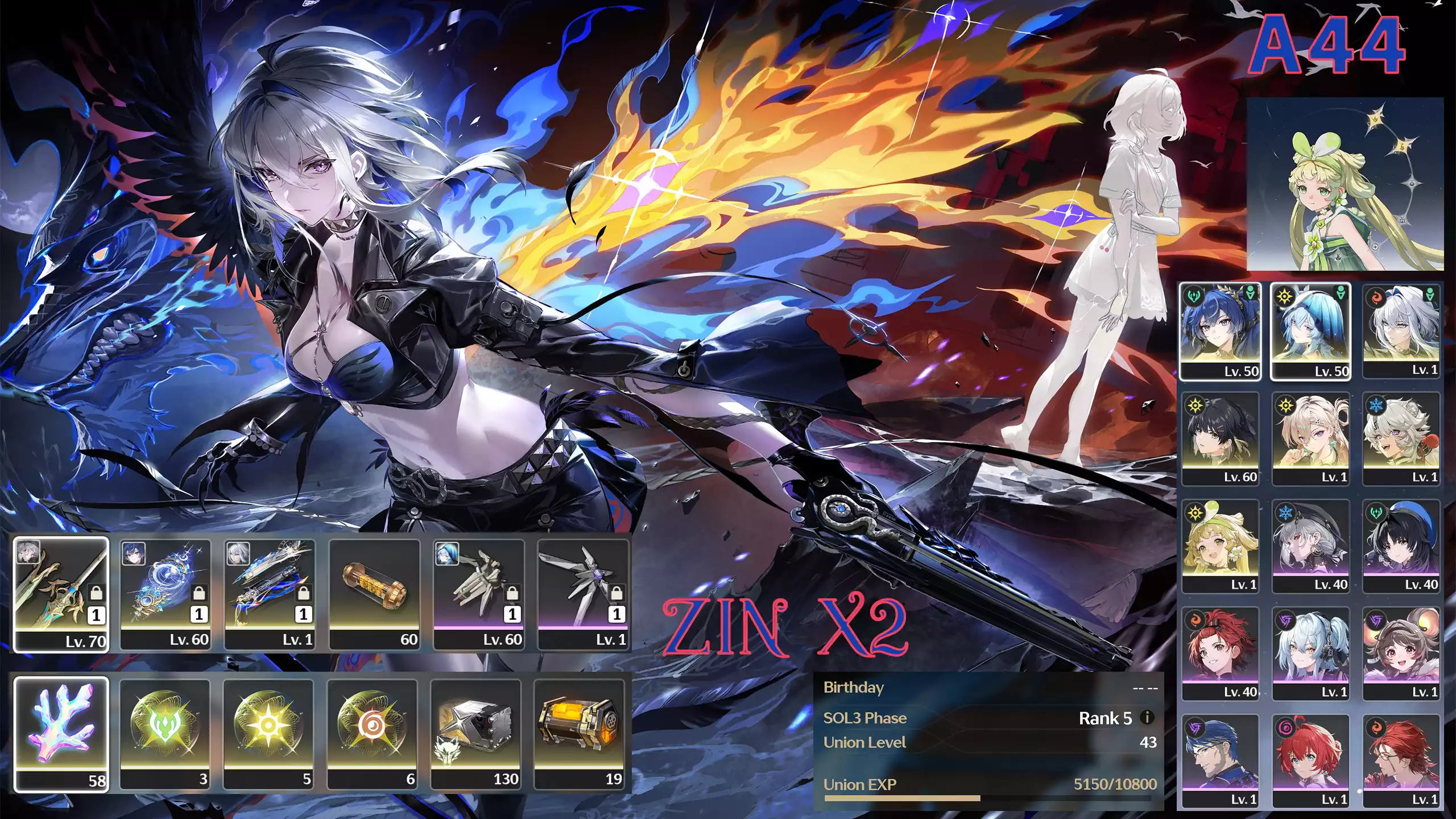This screenshot has height=819, width=1456.
Task: Select the iridescent coral item slot
Action: (x=61, y=734)
